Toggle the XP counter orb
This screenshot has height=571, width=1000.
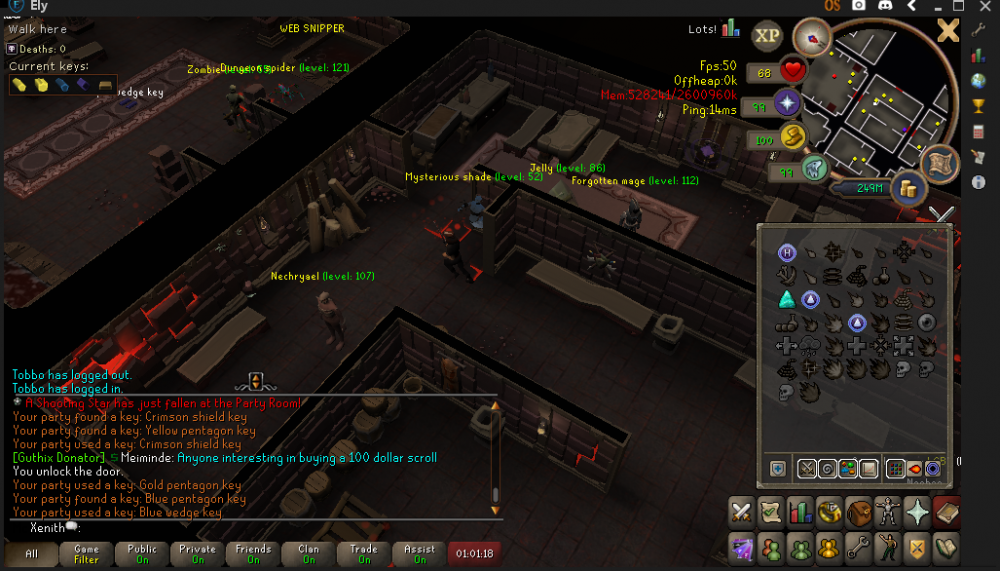767,36
